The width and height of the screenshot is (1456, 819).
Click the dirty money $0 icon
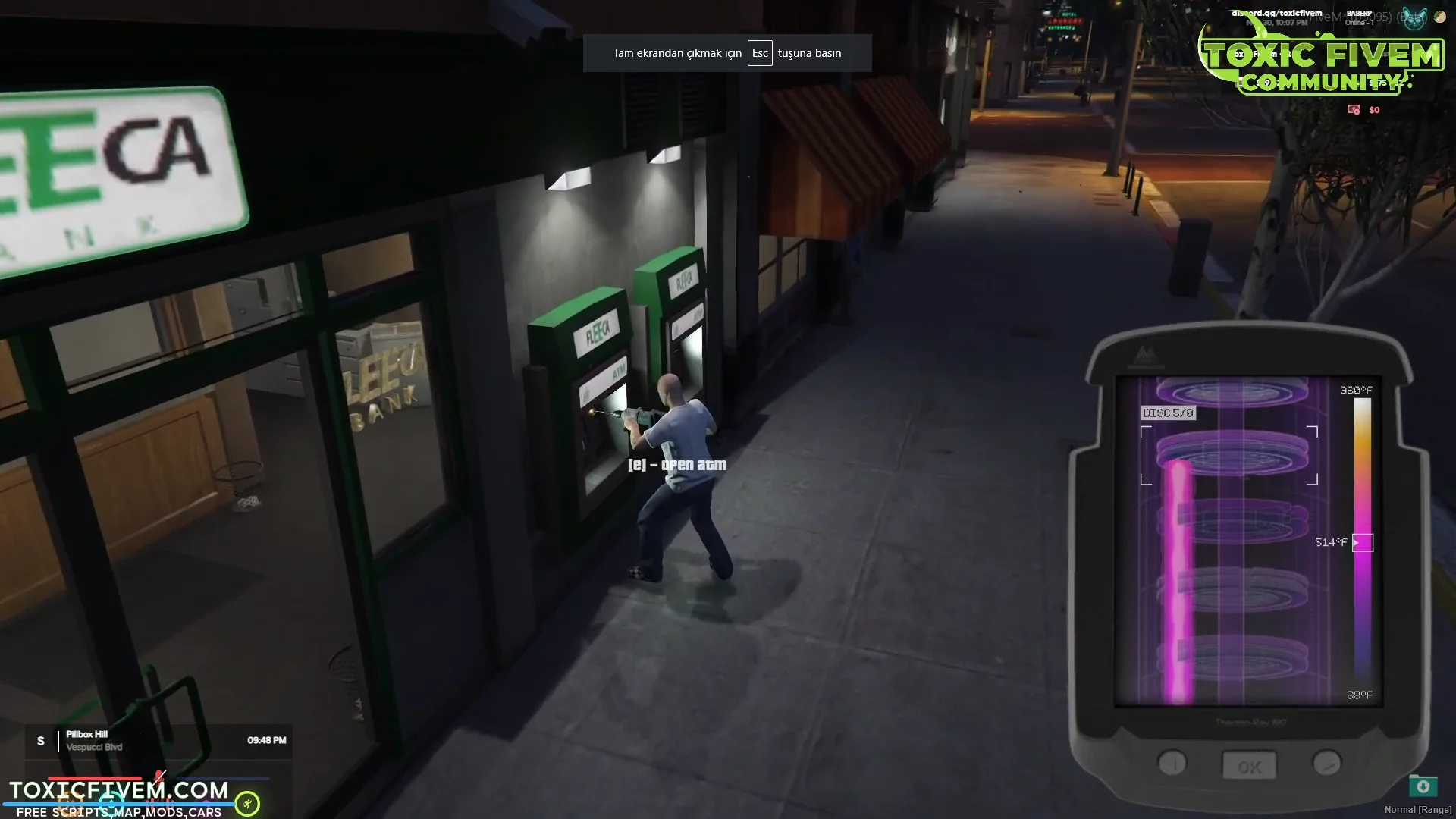(x=1354, y=110)
